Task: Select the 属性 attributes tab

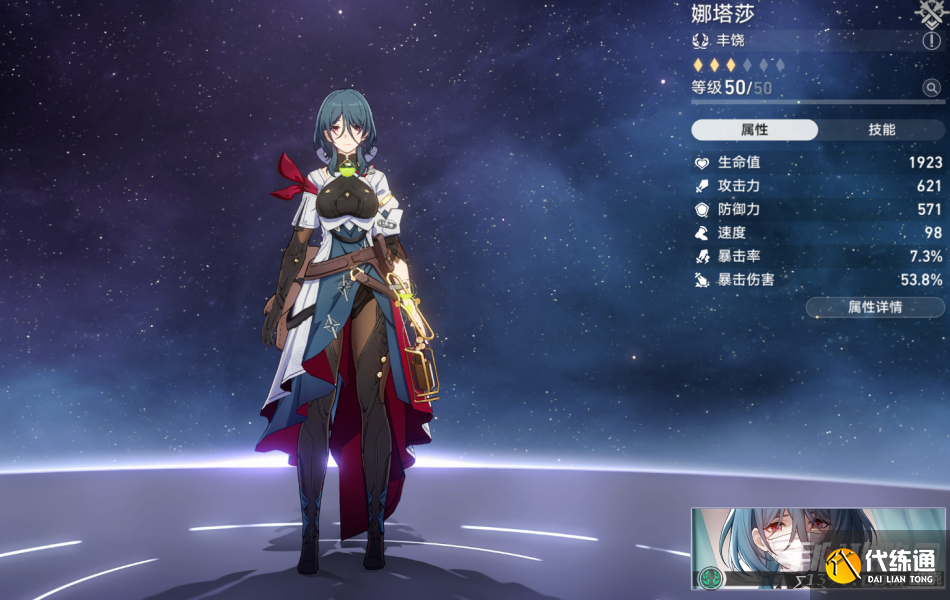Action: point(755,130)
